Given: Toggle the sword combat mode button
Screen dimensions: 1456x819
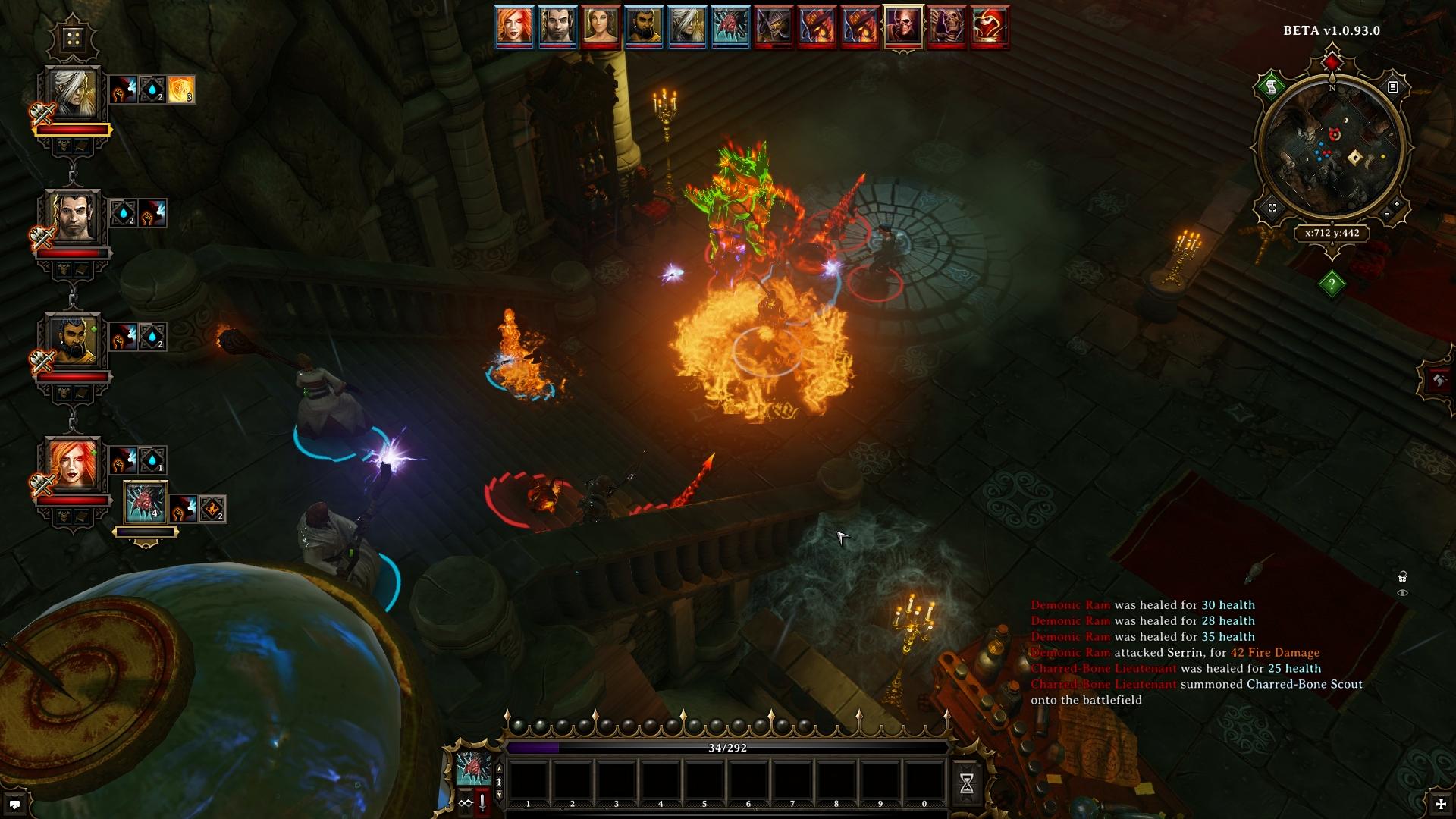Looking at the screenshot, I should coord(482,803).
